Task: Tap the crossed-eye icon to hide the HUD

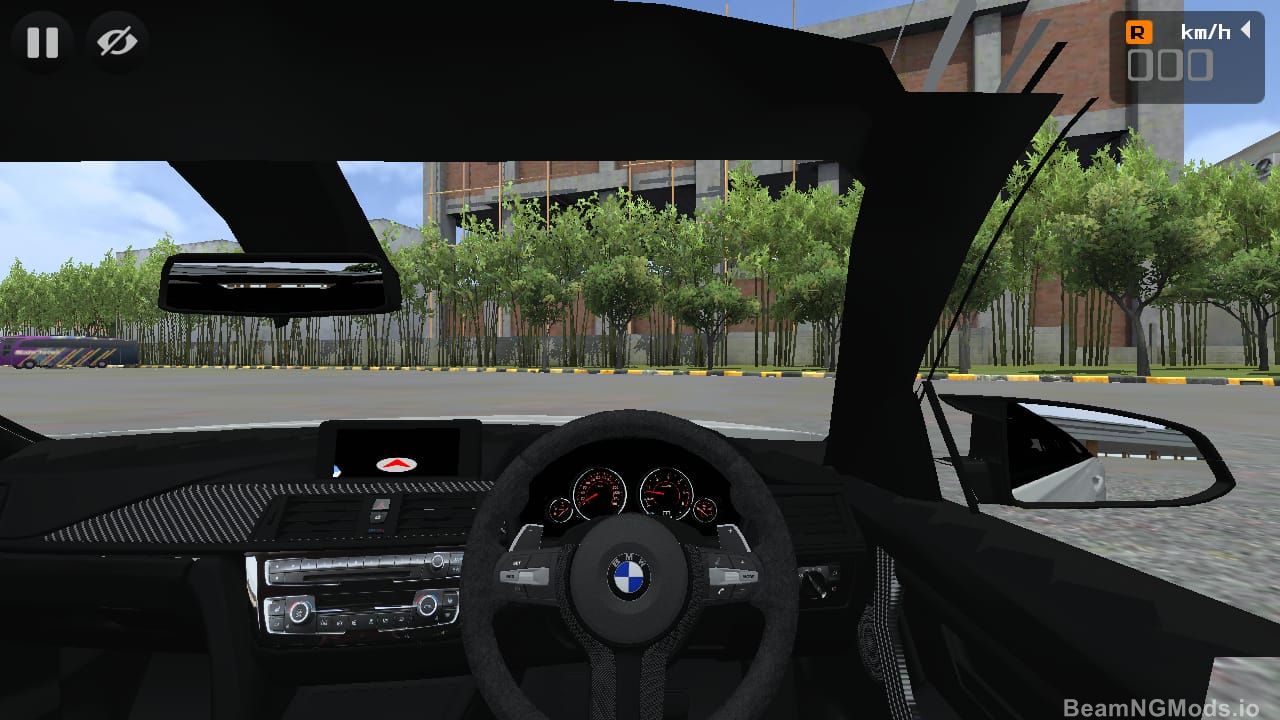Action: (x=117, y=42)
